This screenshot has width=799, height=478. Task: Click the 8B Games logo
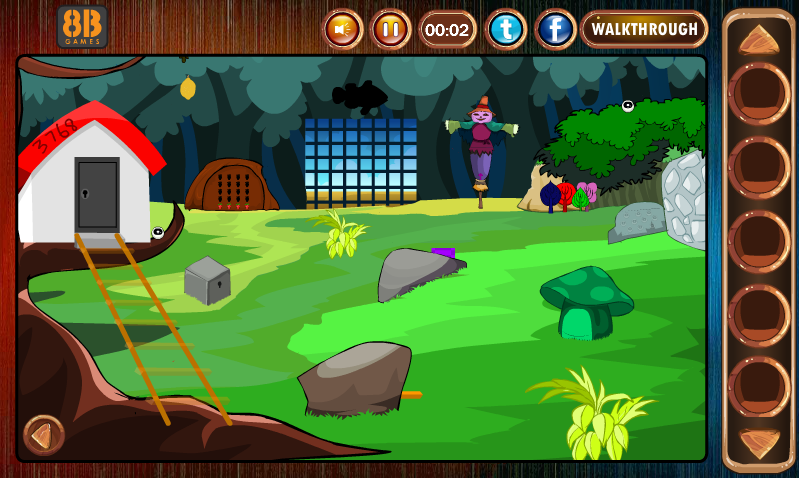point(82,26)
